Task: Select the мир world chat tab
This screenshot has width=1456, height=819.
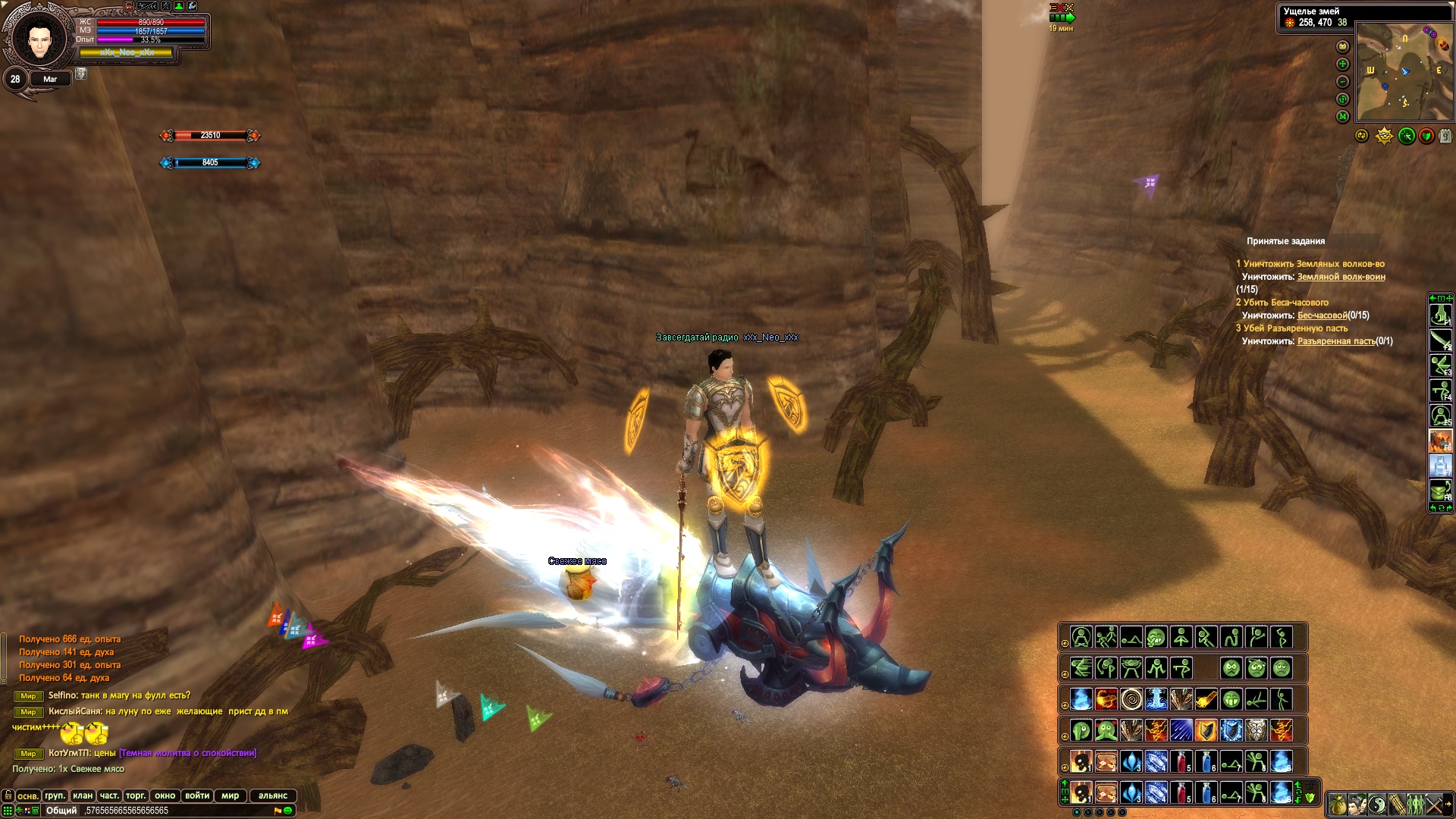Action: [x=231, y=795]
